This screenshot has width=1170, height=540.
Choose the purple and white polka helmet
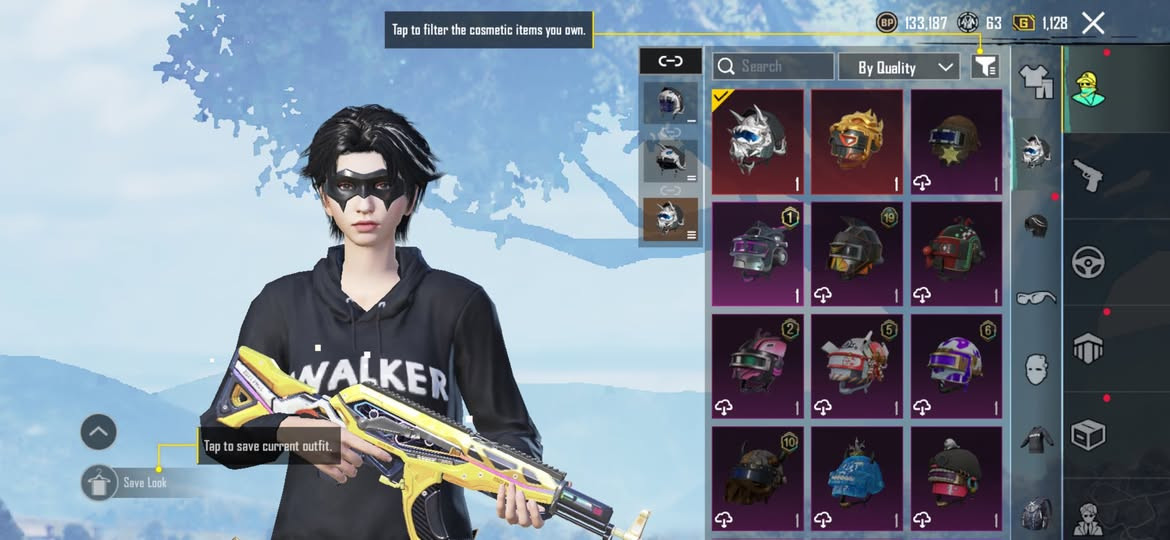(x=956, y=366)
